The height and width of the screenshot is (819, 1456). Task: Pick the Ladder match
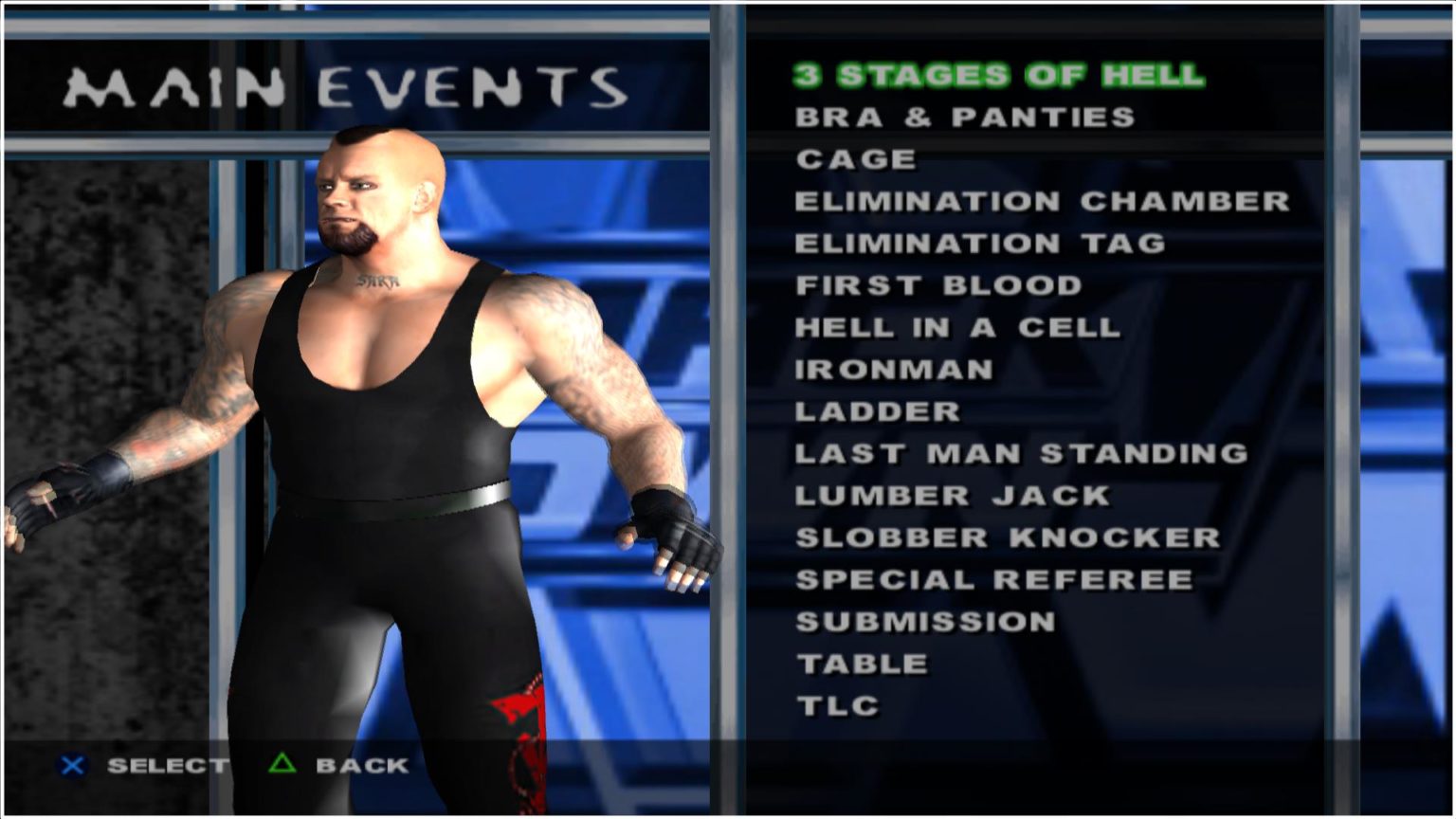[x=877, y=410]
